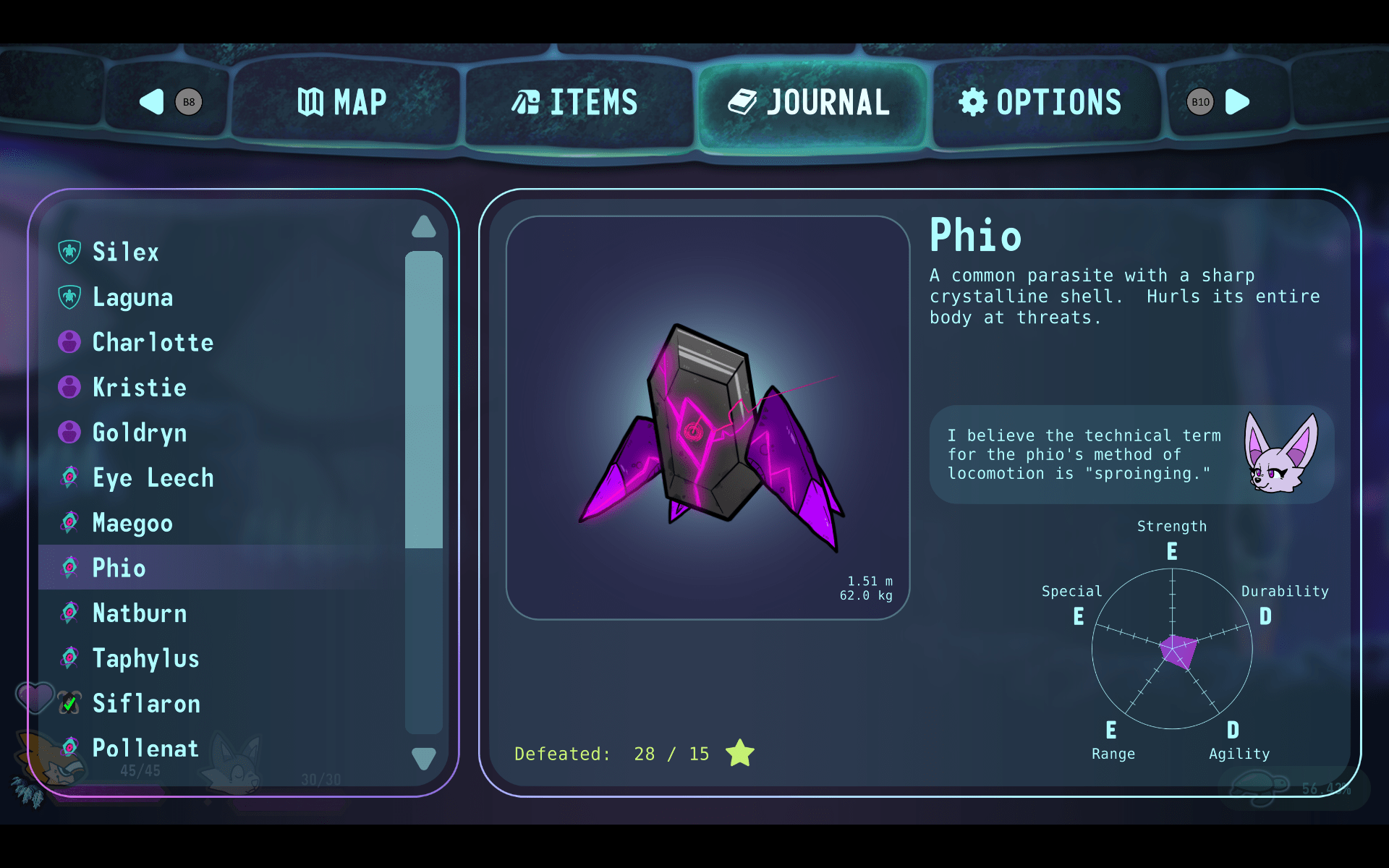Choose Charlotte in the journal list
The image size is (1389, 868).
click(x=153, y=342)
